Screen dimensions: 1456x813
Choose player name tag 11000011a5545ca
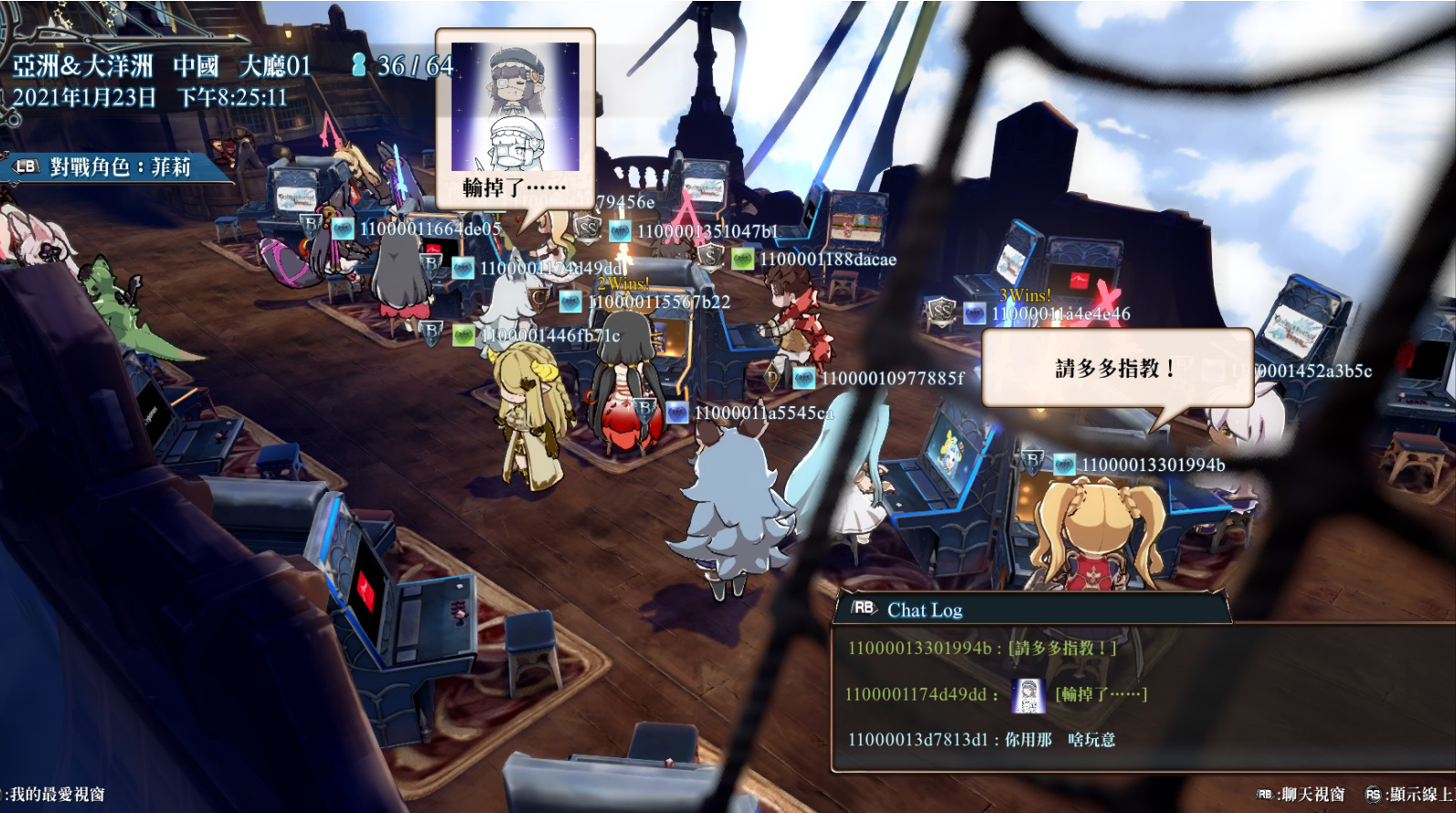(763, 413)
